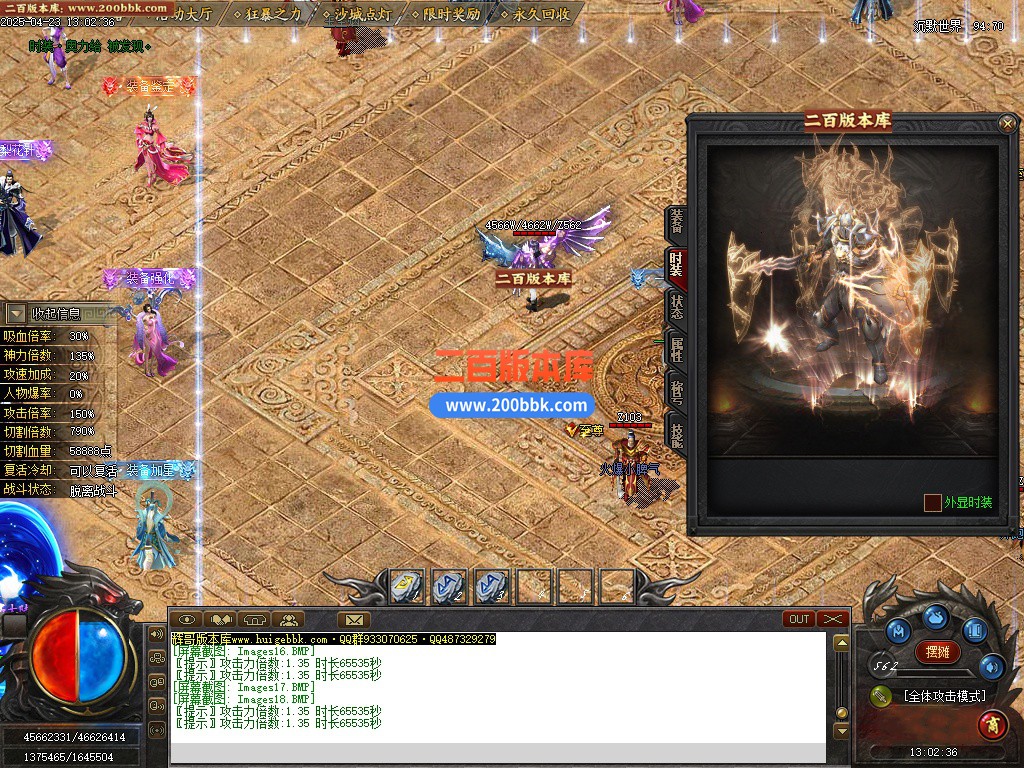1024x768 pixels.
Task: Click the chat scroll-up arrow
Action: (x=842, y=642)
